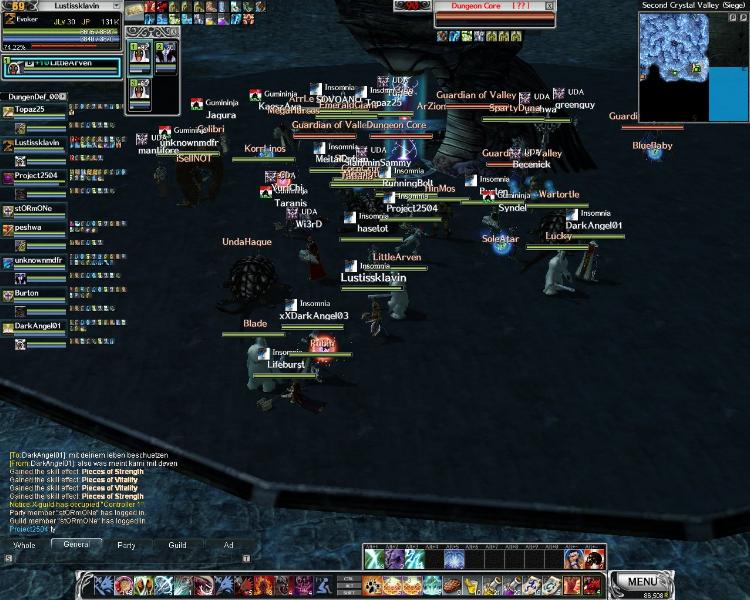Select party member Project2504
The width and height of the screenshot is (750, 600).
coord(37,175)
